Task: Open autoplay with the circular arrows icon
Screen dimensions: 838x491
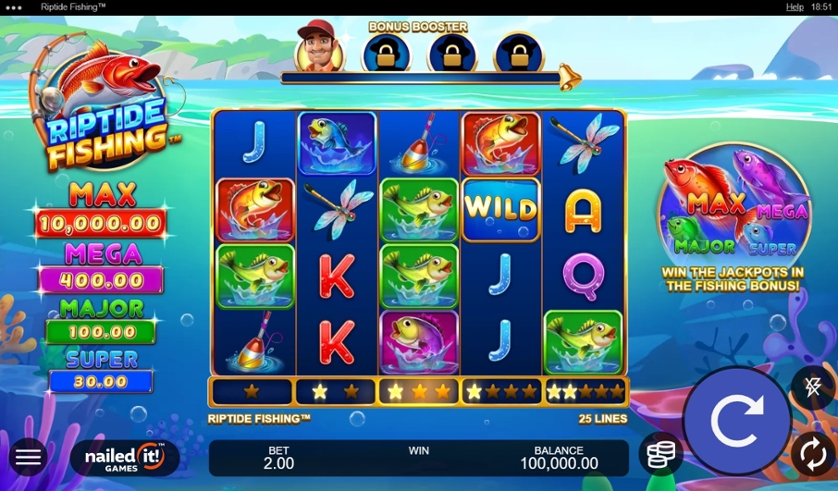Action: point(811,455)
